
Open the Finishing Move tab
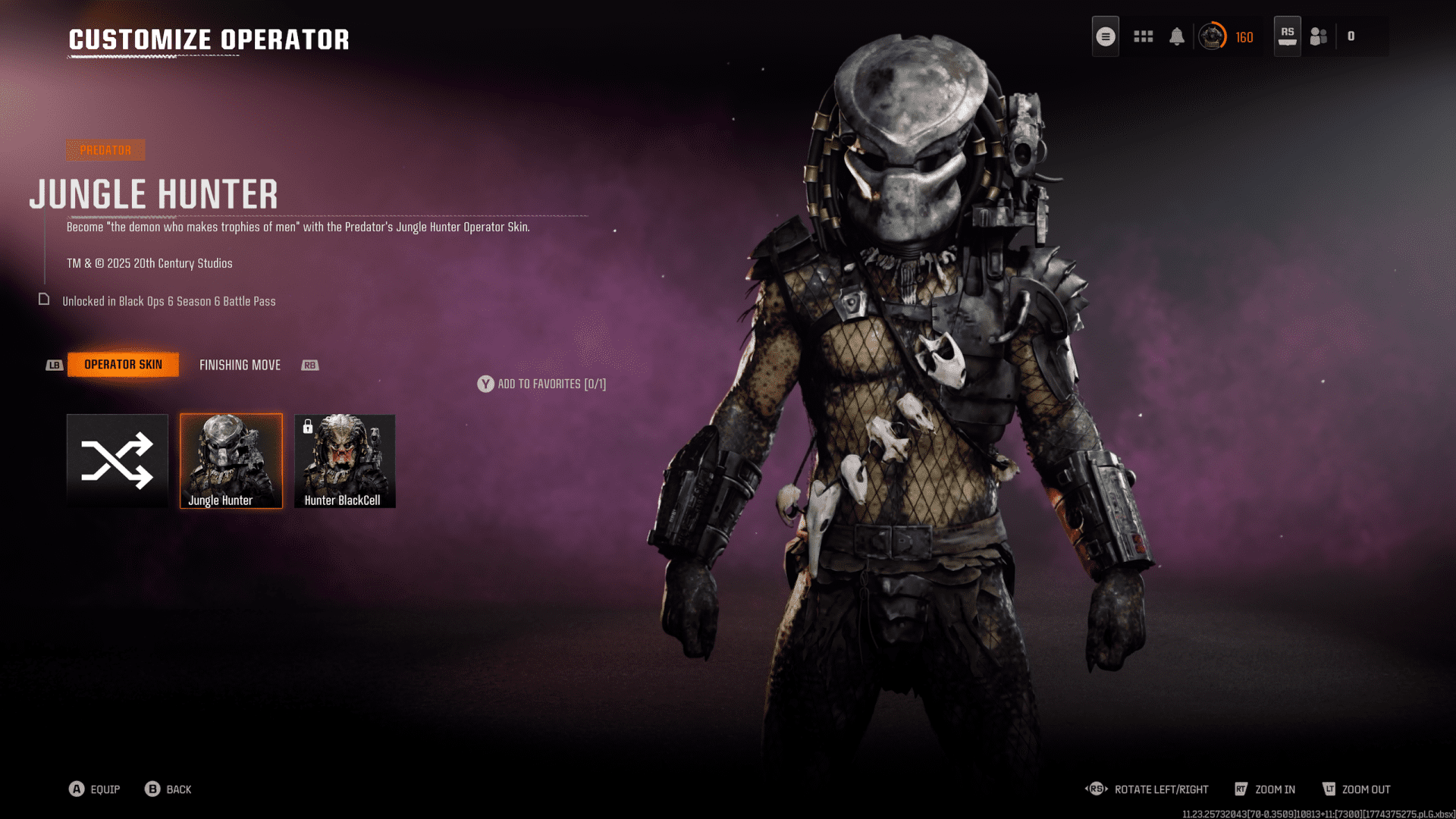click(240, 366)
